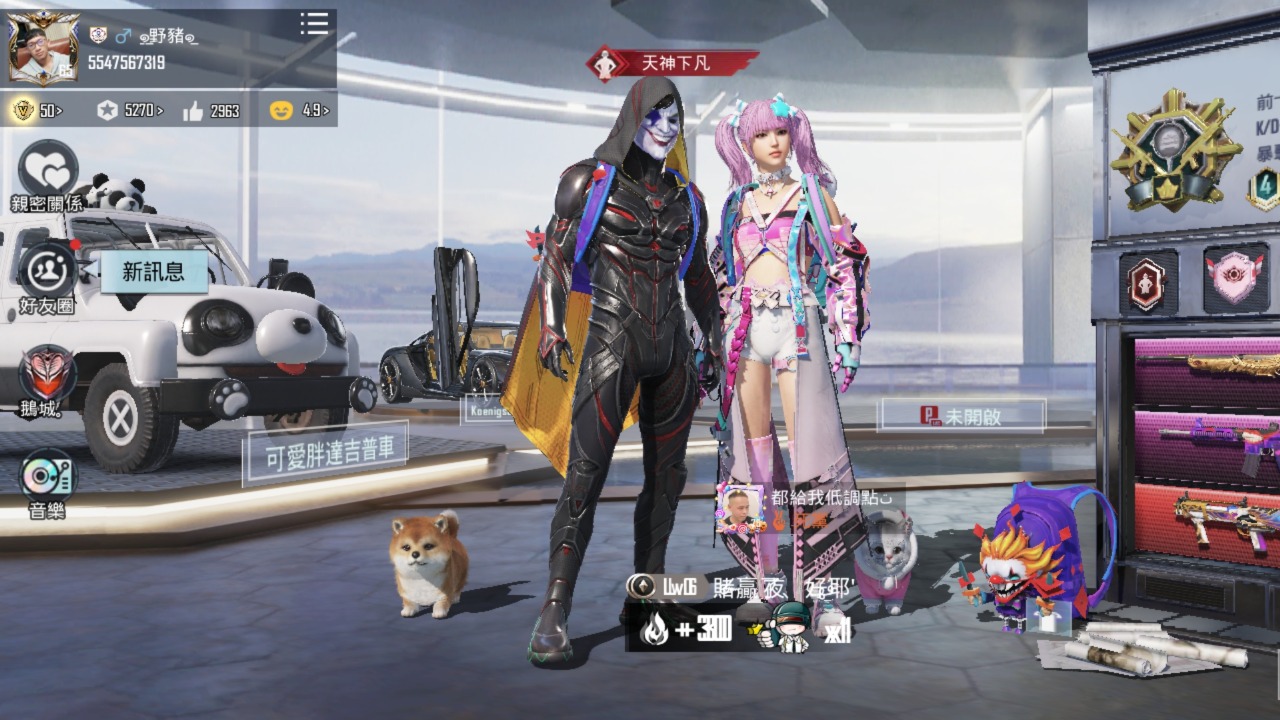Read the 新訊息 new message bubble
The width and height of the screenshot is (1280, 720).
point(153,271)
